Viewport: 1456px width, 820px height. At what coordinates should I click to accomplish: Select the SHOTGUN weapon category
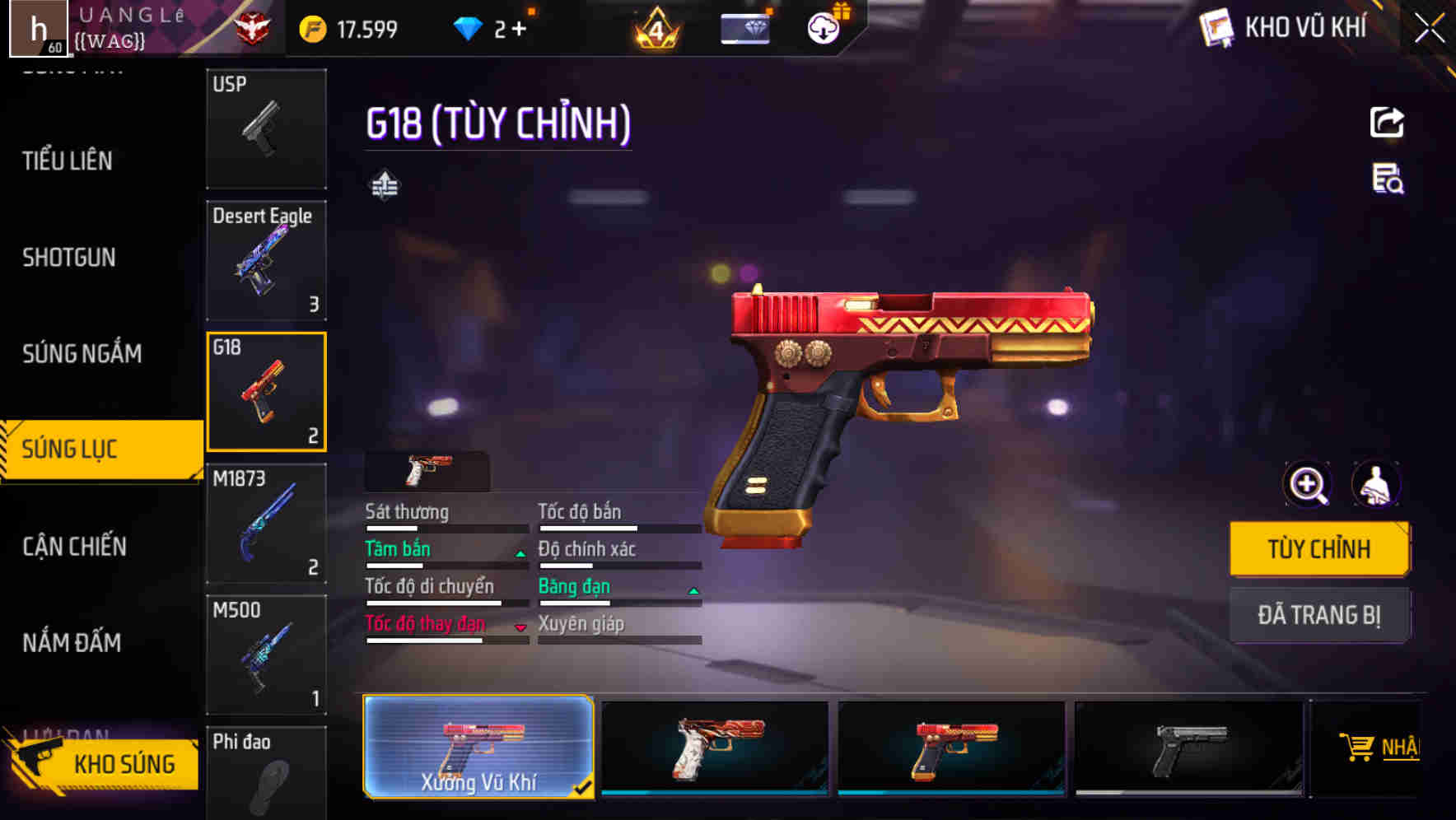pos(70,257)
